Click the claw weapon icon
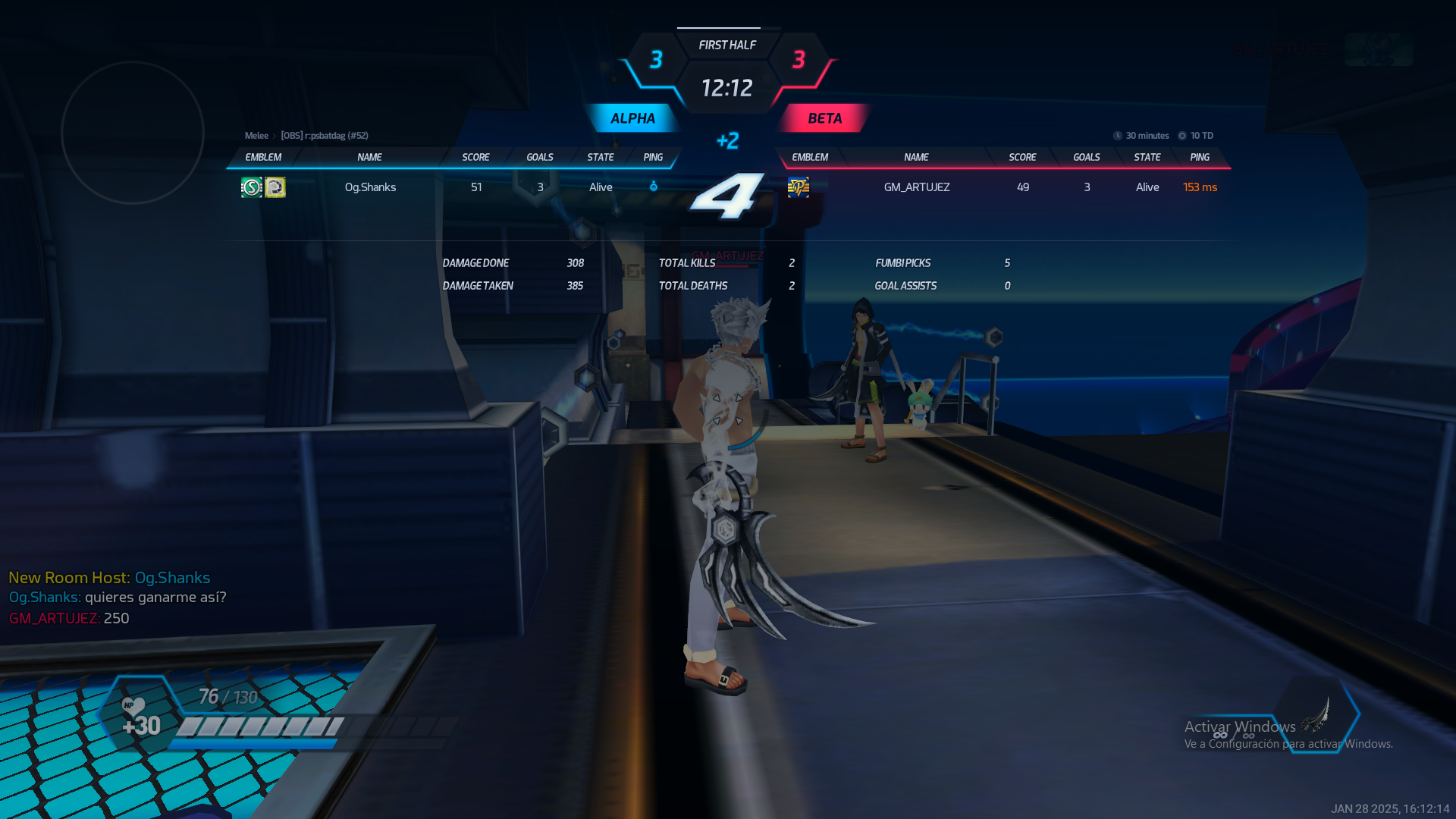This screenshot has height=819, width=1456. tap(1316, 714)
